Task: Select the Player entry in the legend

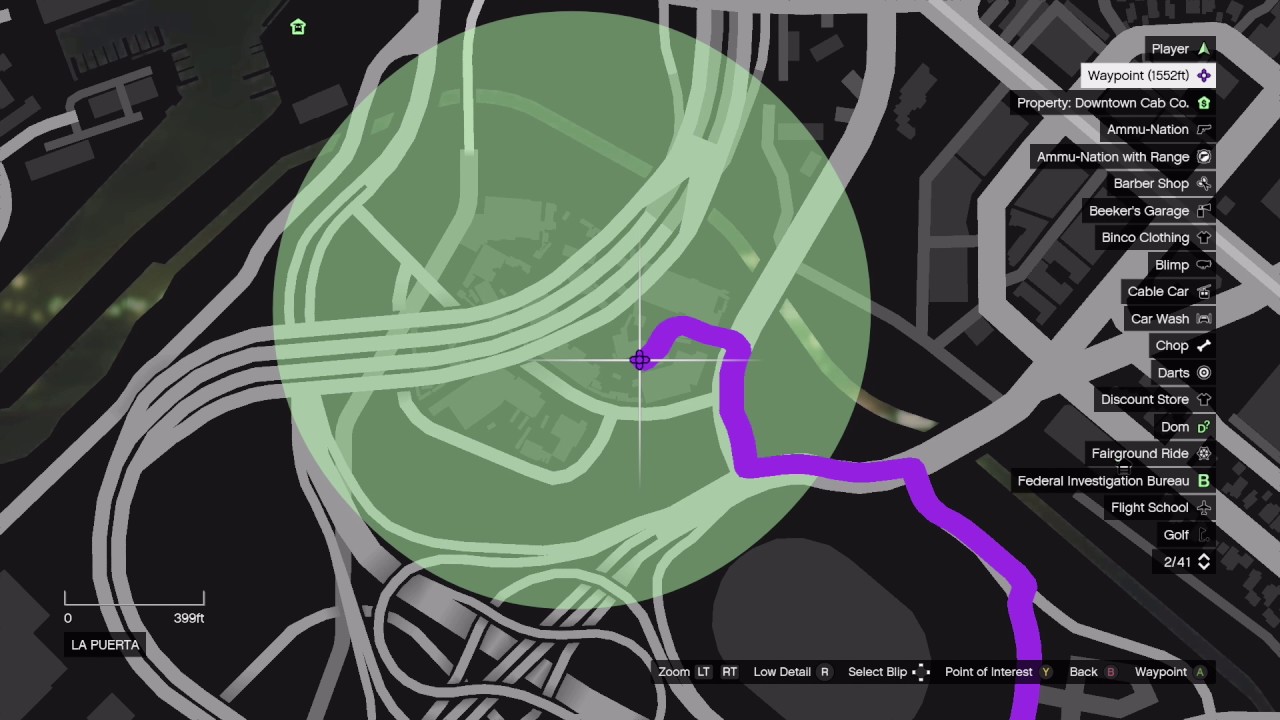Action: 1170,48
